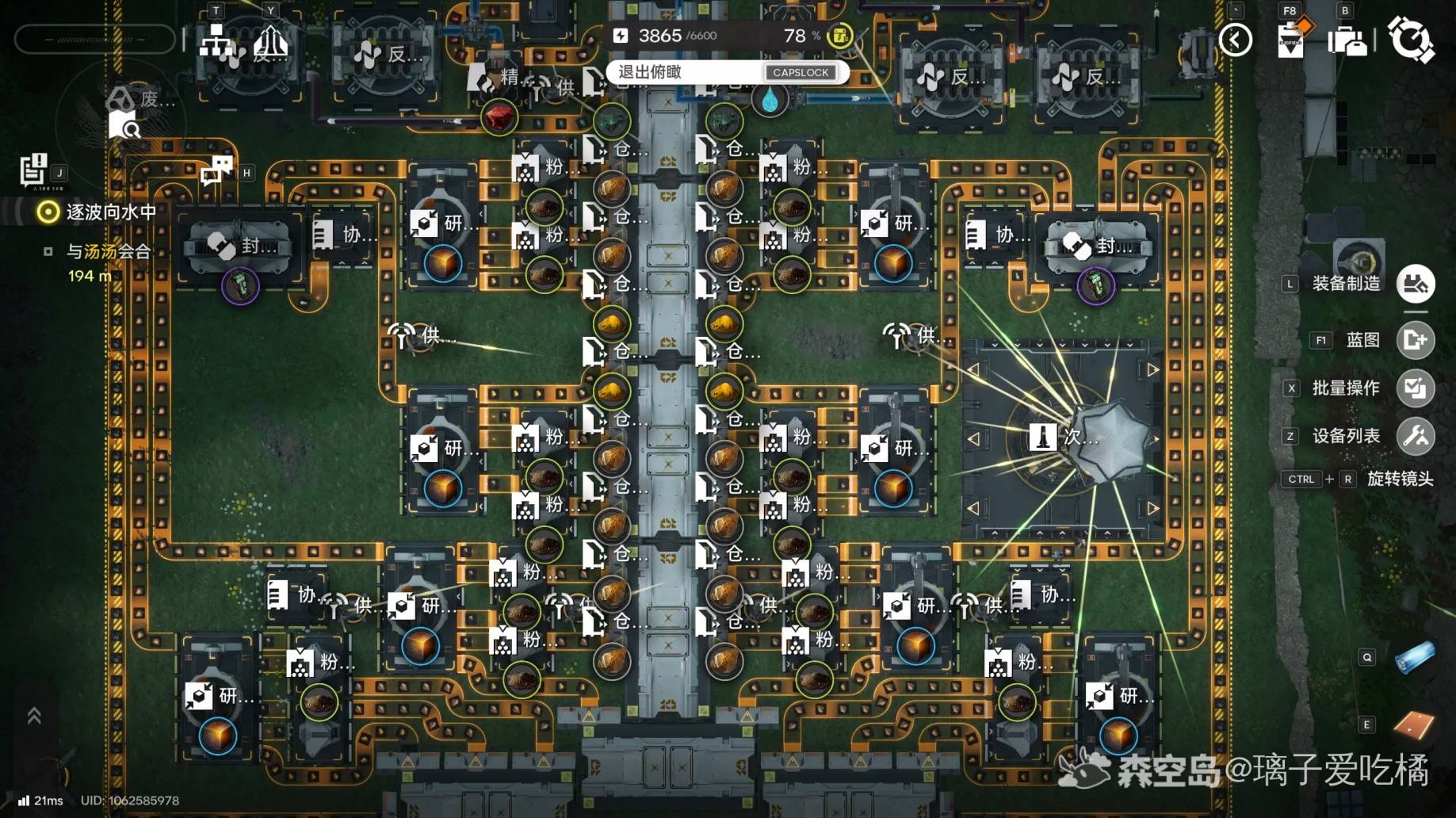Expand the double-chevron arrow panel
1456x818 pixels.
[x=34, y=716]
